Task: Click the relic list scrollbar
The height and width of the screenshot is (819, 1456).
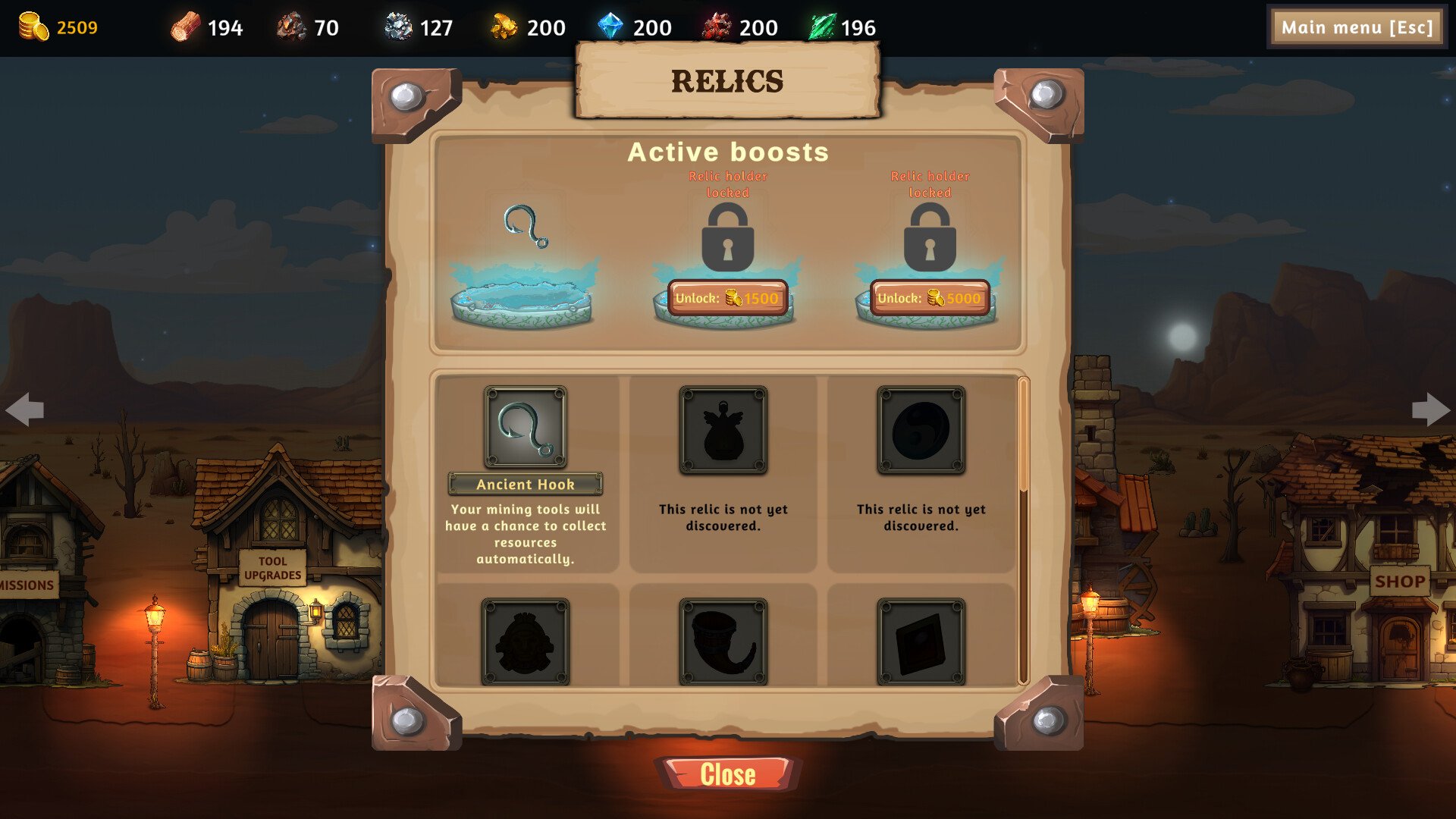Action: [x=1023, y=440]
